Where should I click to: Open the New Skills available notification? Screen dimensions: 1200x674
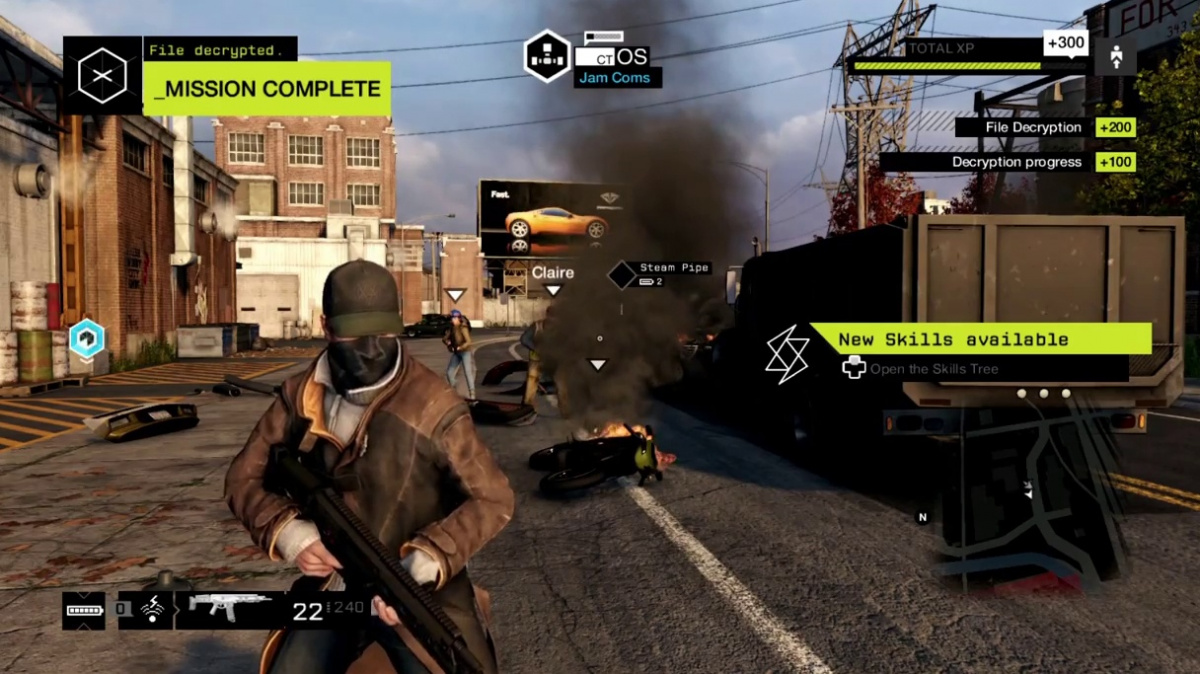[x=980, y=339]
